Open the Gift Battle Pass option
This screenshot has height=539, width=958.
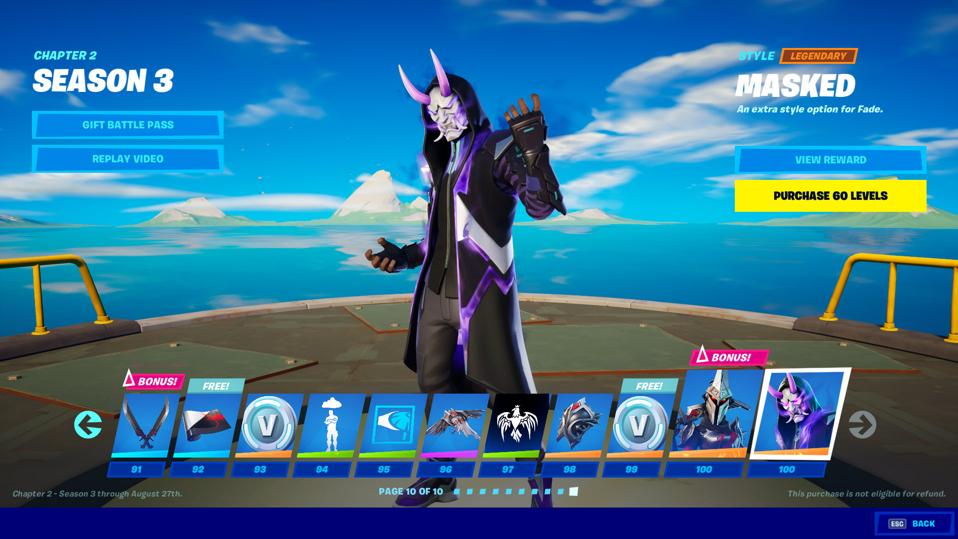[127, 125]
